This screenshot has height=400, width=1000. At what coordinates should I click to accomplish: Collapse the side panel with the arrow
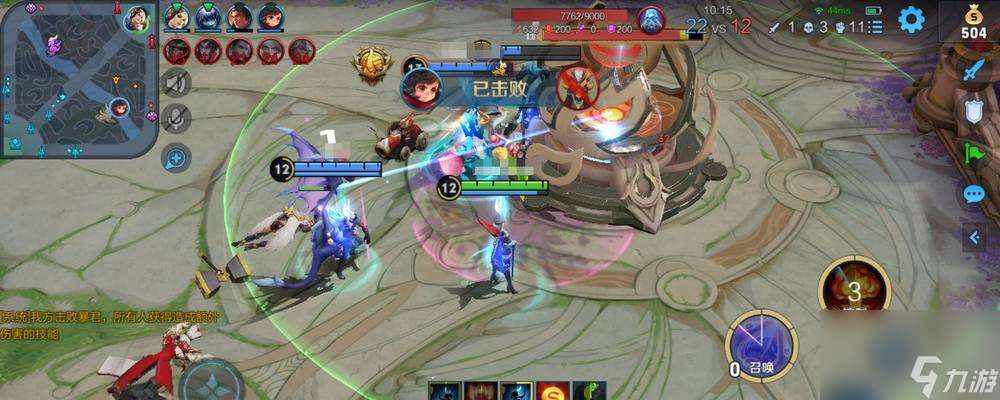(x=974, y=237)
